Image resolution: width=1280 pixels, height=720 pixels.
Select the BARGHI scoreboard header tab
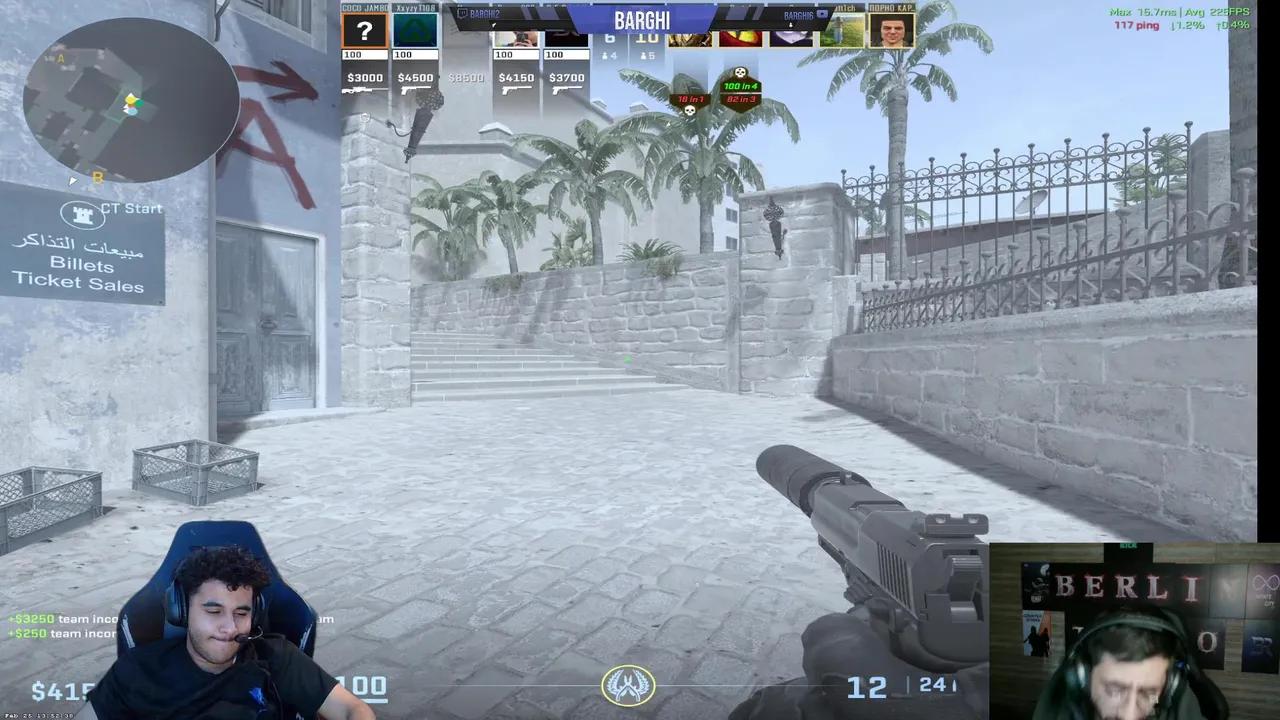point(641,20)
